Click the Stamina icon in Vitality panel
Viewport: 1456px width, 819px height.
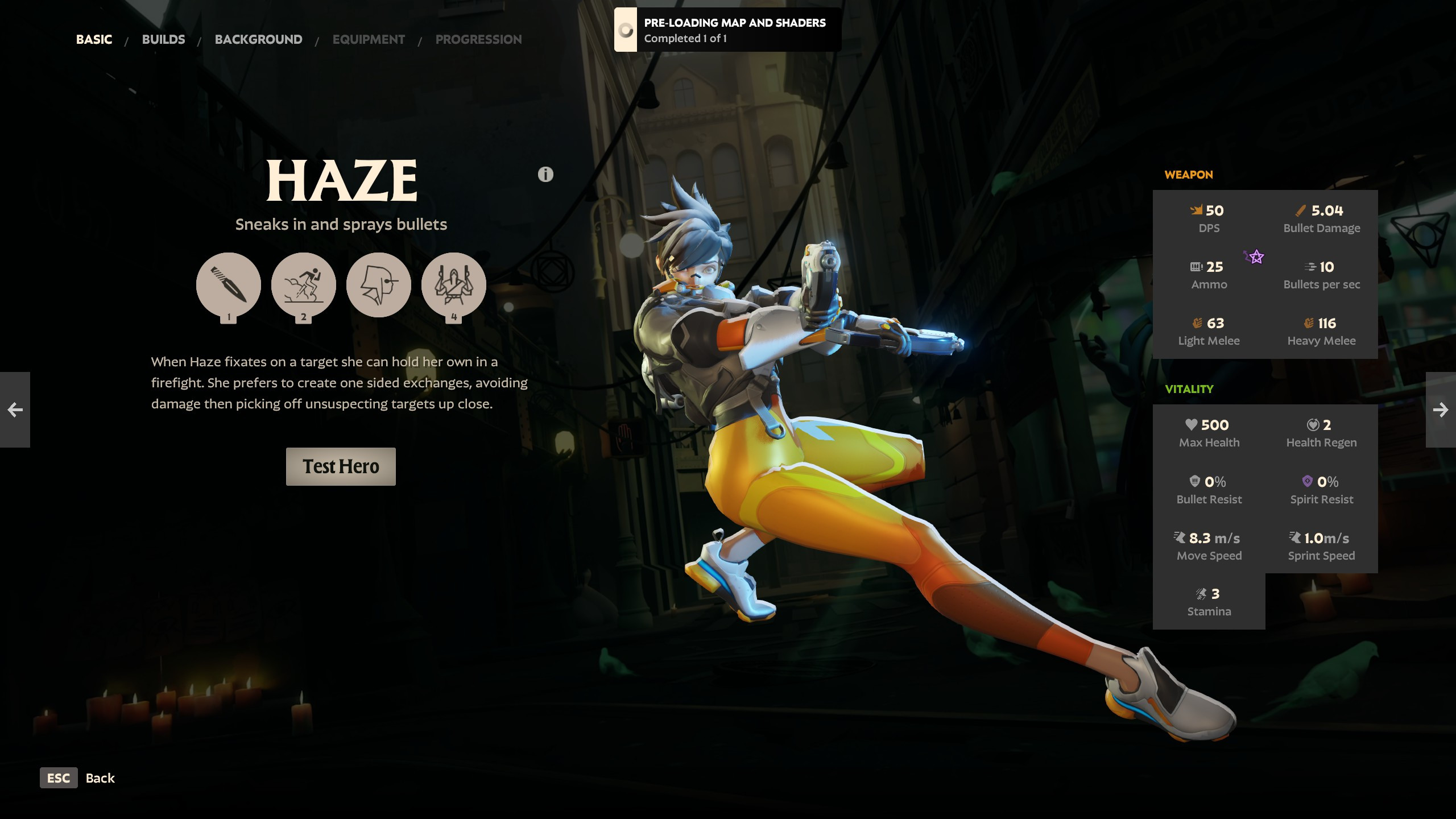coord(1201,593)
